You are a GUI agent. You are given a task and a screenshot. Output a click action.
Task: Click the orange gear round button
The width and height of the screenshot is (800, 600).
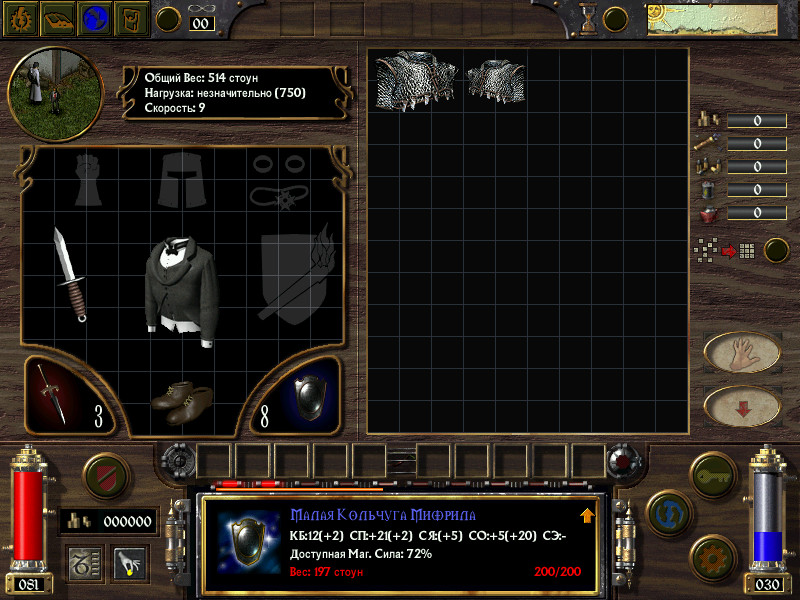713,555
